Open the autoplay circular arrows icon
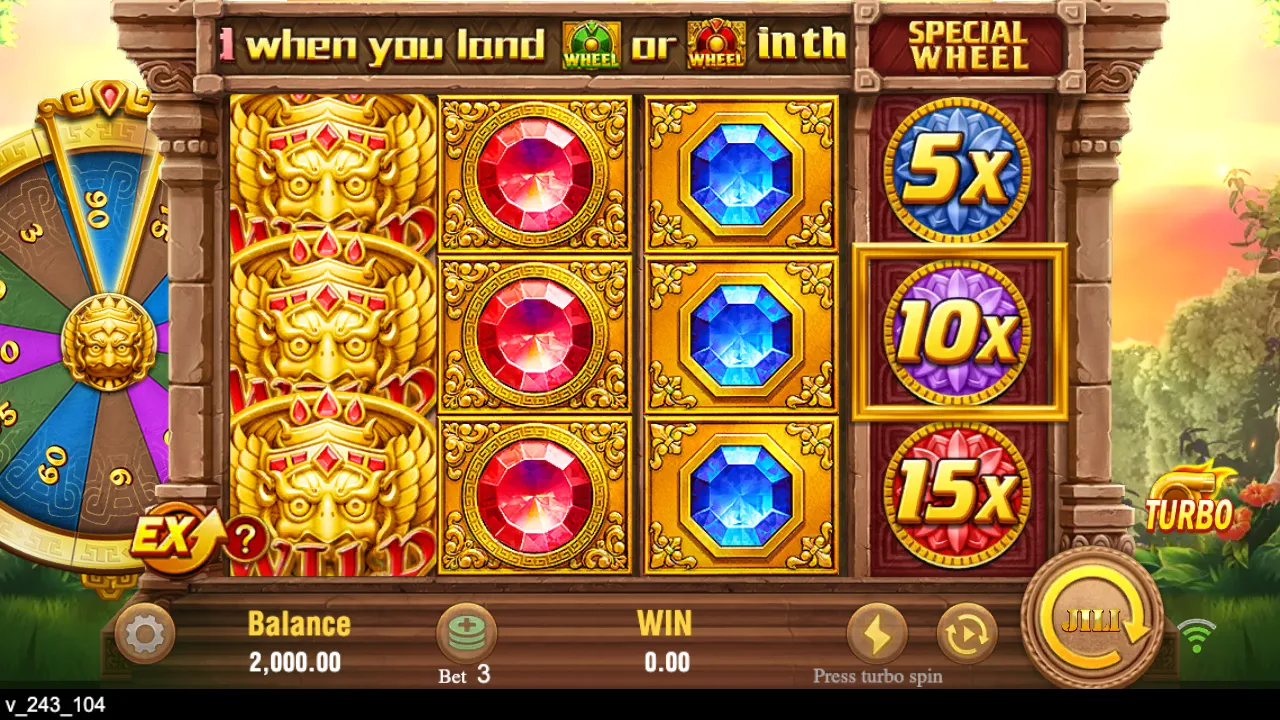Viewport: 1280px width, 720px height. click(964, 631)
